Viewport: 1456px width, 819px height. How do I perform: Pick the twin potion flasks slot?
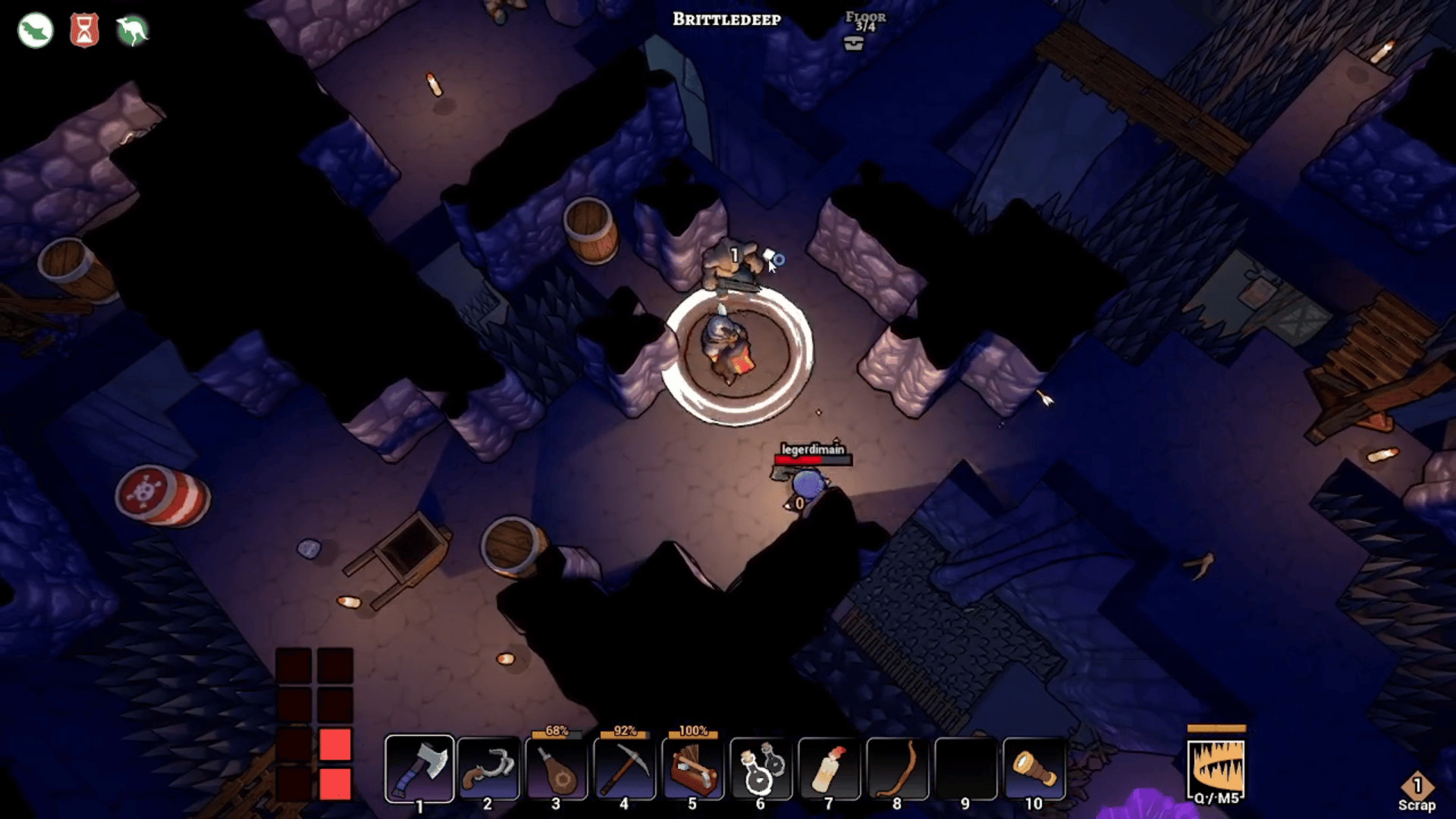coord(761,768)
